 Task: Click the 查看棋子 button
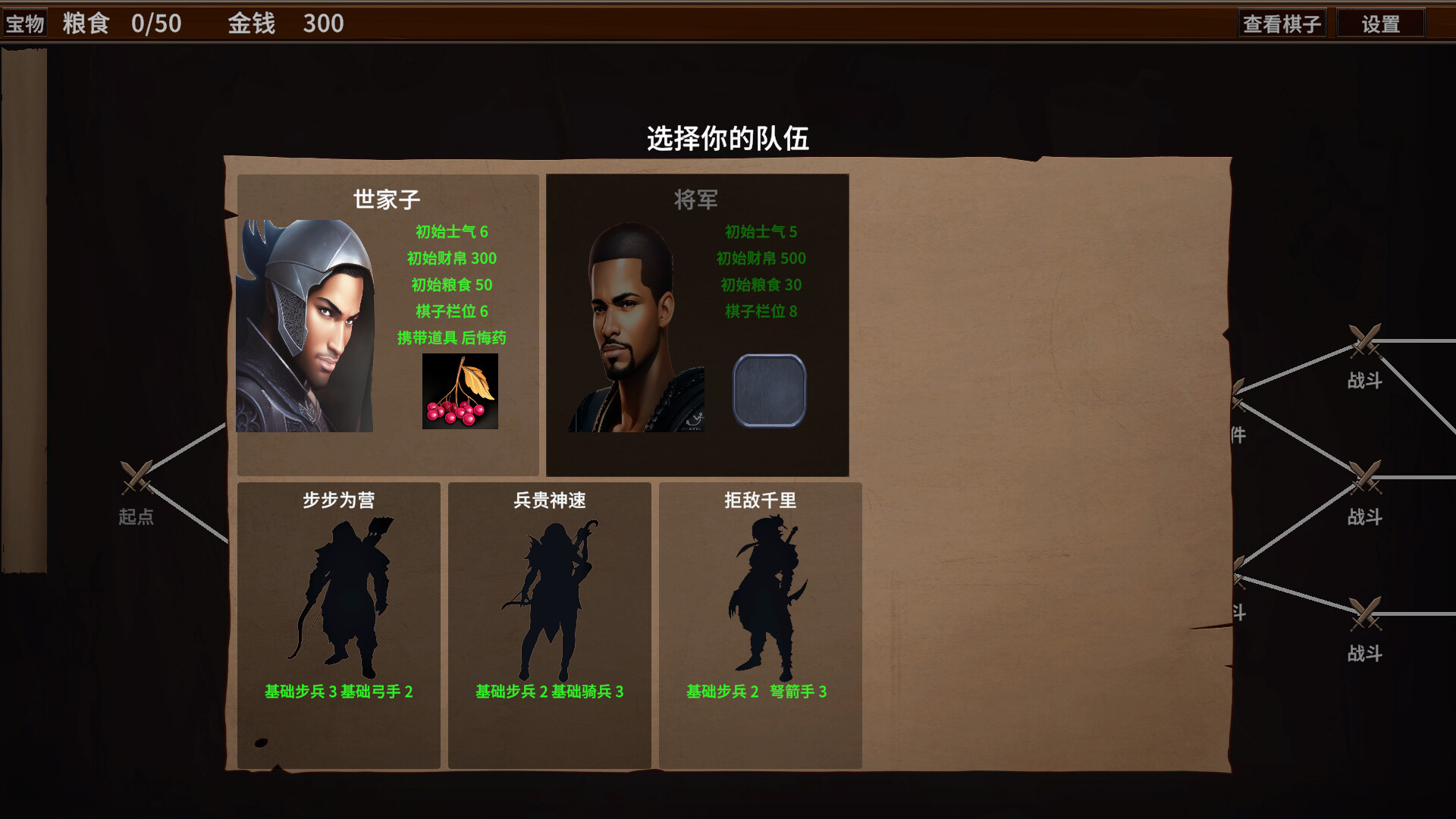(1283, 23)
